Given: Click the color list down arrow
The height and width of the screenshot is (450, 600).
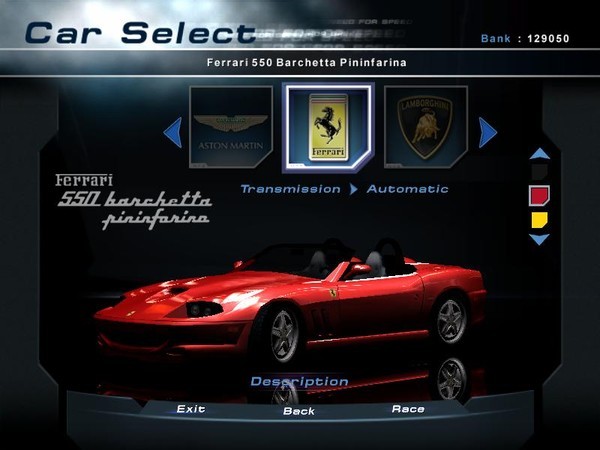Looking at the screenshot, I should click(539, 240).
